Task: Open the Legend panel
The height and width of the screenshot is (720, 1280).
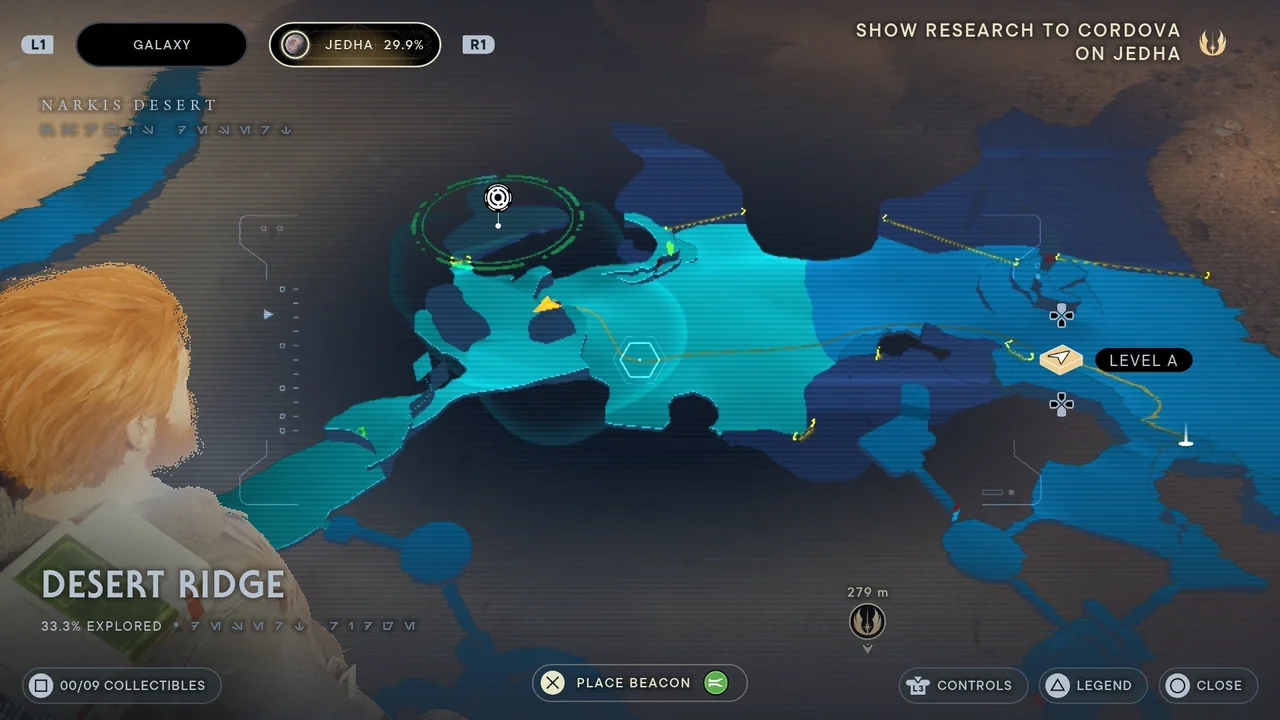Action: [1092, 685]
